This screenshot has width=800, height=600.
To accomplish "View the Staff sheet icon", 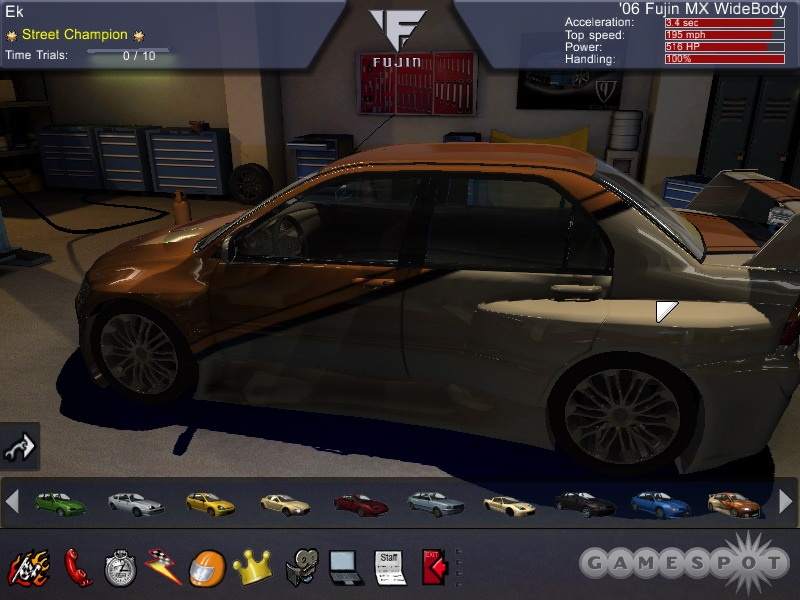I will [390, 567].
